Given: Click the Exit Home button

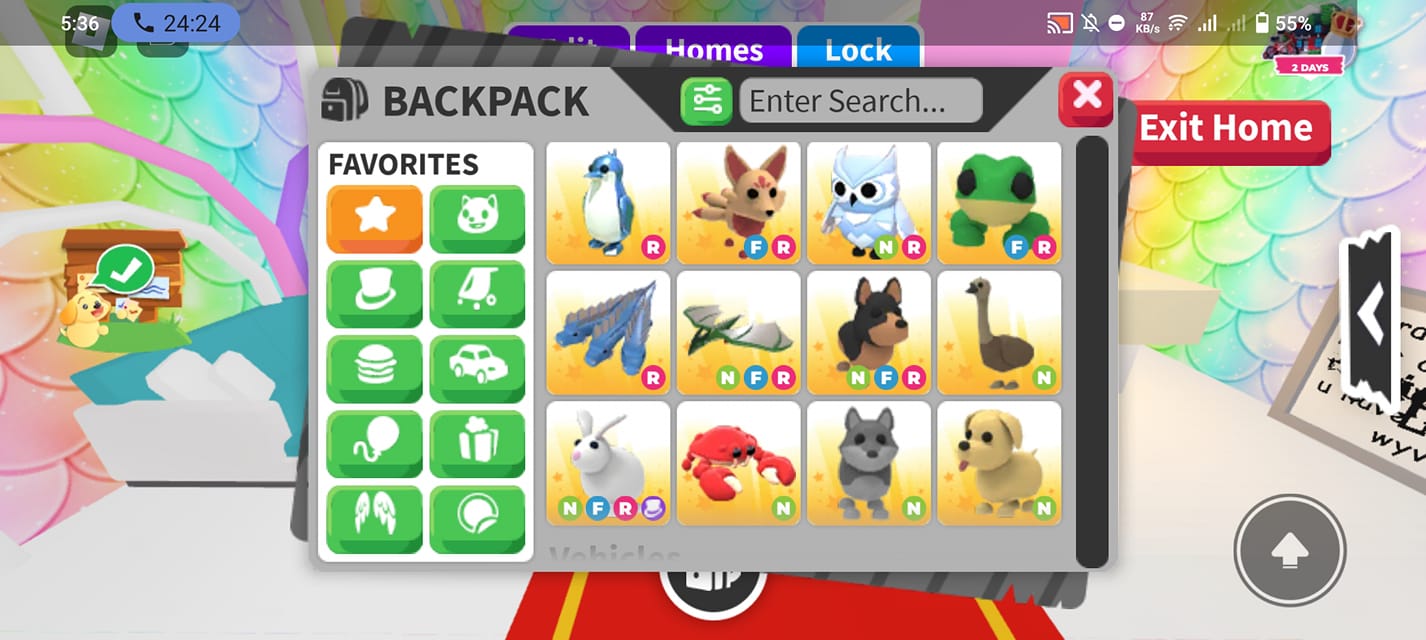Looking at the screenshot, I should point(1229,129).
